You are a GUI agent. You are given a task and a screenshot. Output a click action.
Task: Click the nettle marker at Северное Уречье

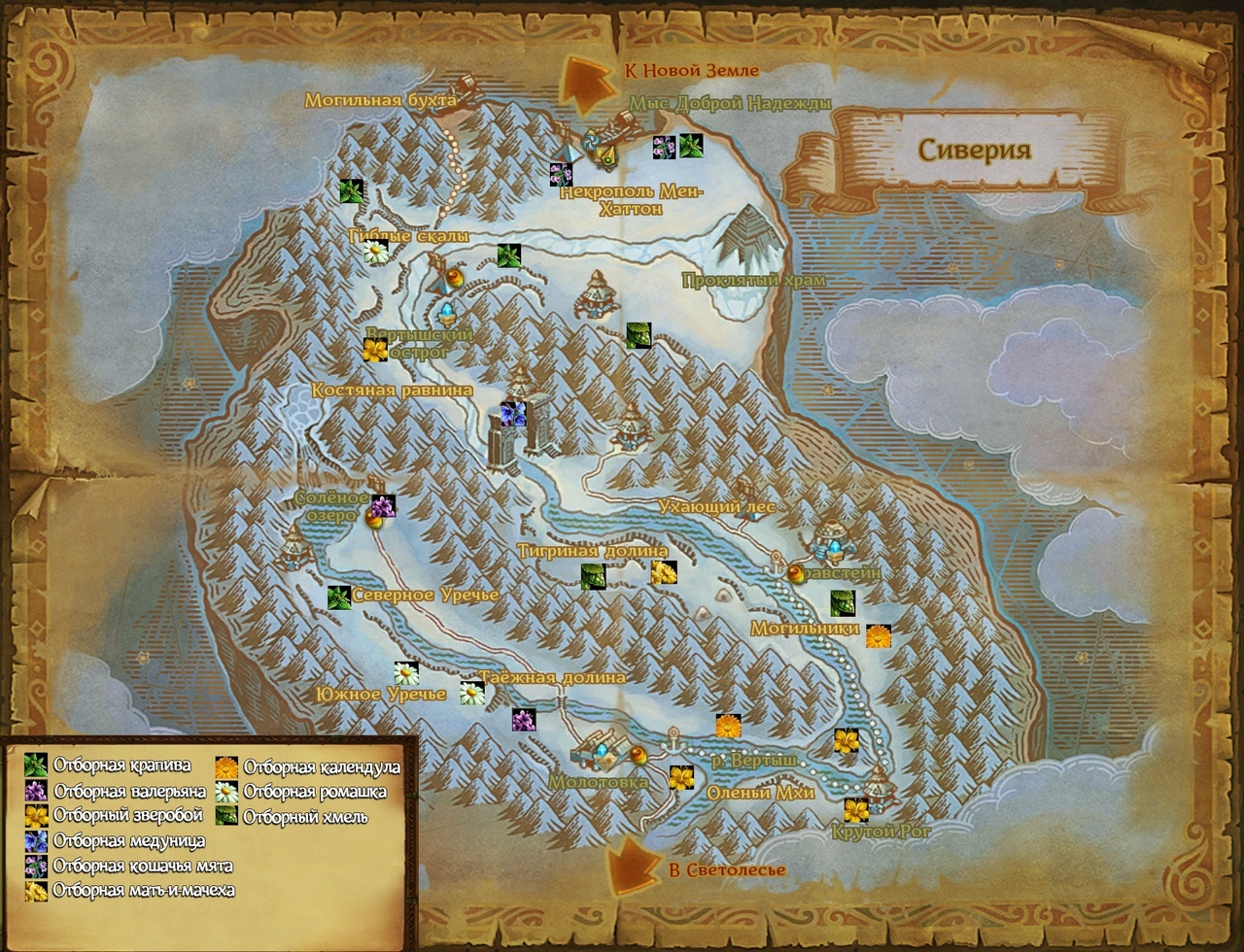338,597
